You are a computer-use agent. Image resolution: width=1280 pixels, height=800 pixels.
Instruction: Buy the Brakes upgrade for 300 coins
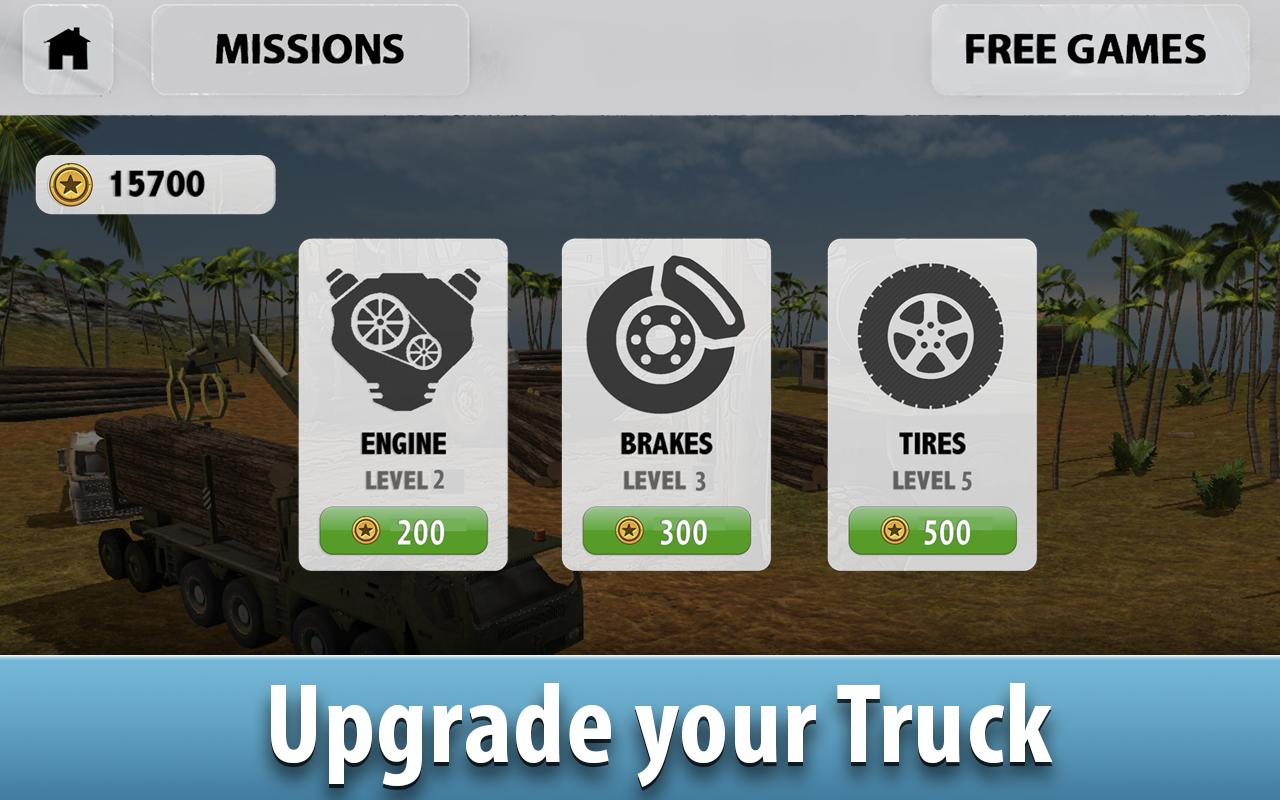666,531
